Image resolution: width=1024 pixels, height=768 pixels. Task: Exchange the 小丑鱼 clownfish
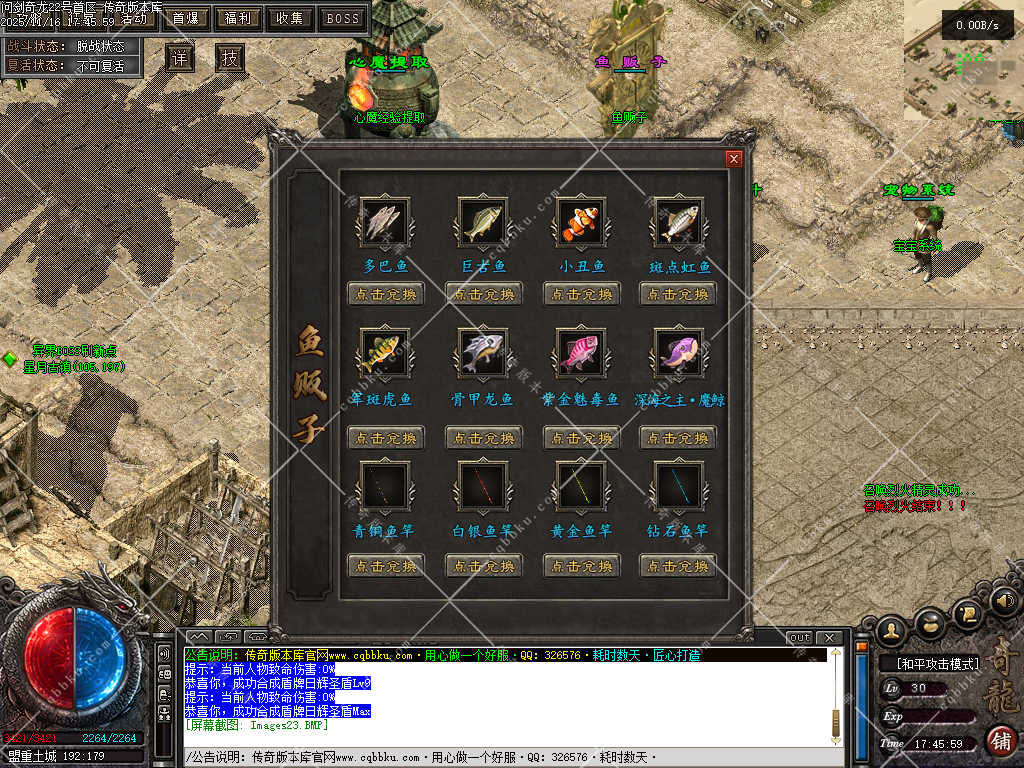tap(582, 294)
